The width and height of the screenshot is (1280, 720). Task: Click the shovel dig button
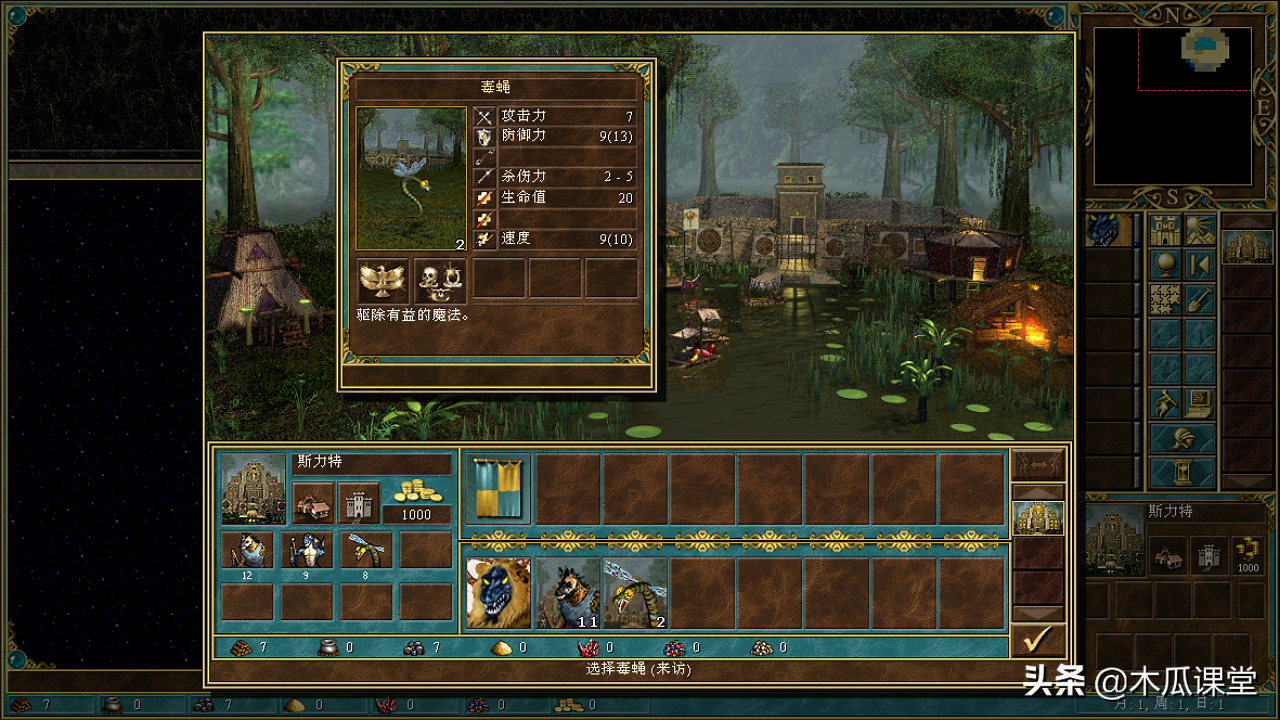(1200, 298)
